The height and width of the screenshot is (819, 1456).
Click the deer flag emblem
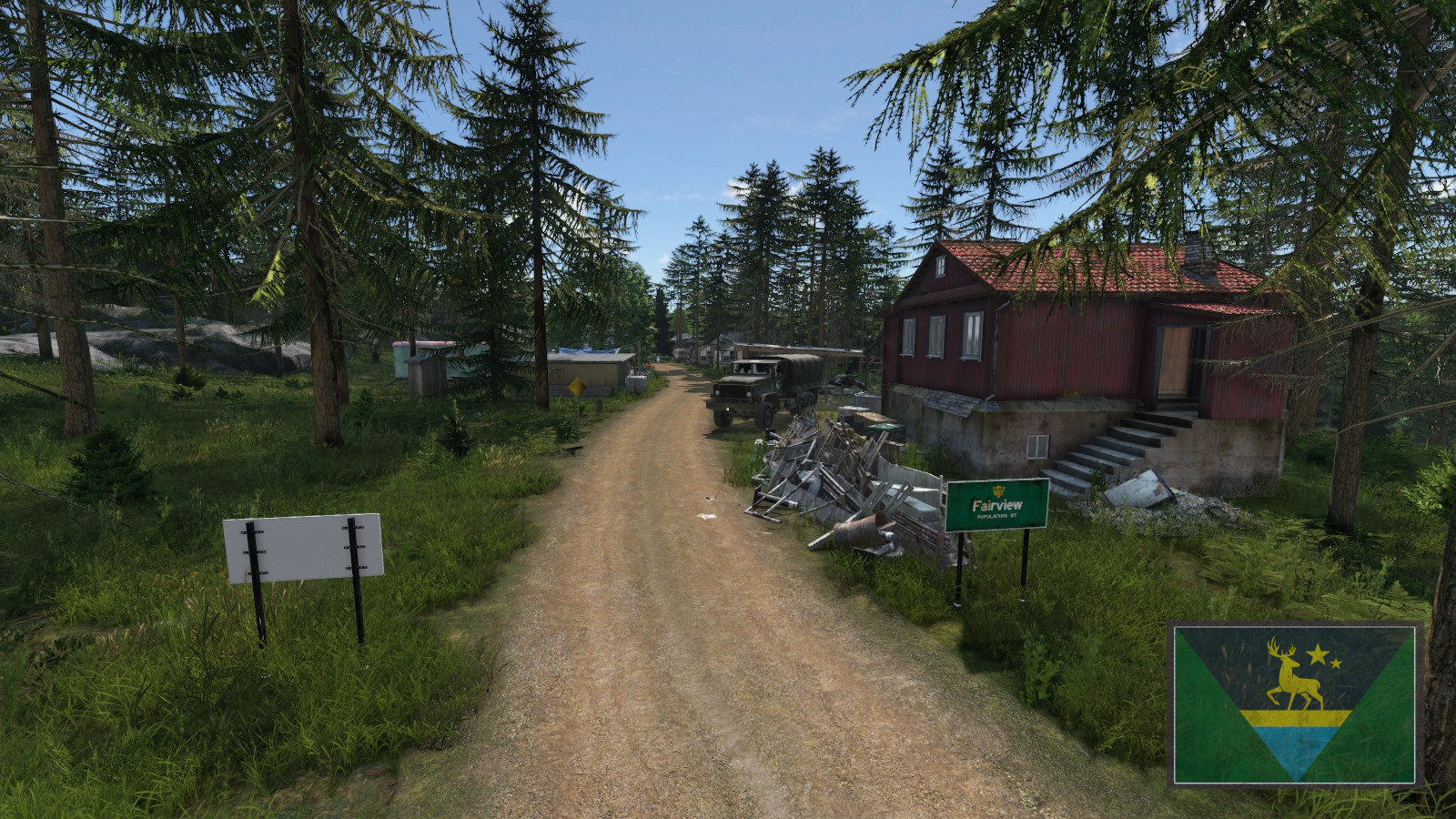point(1293,704)
